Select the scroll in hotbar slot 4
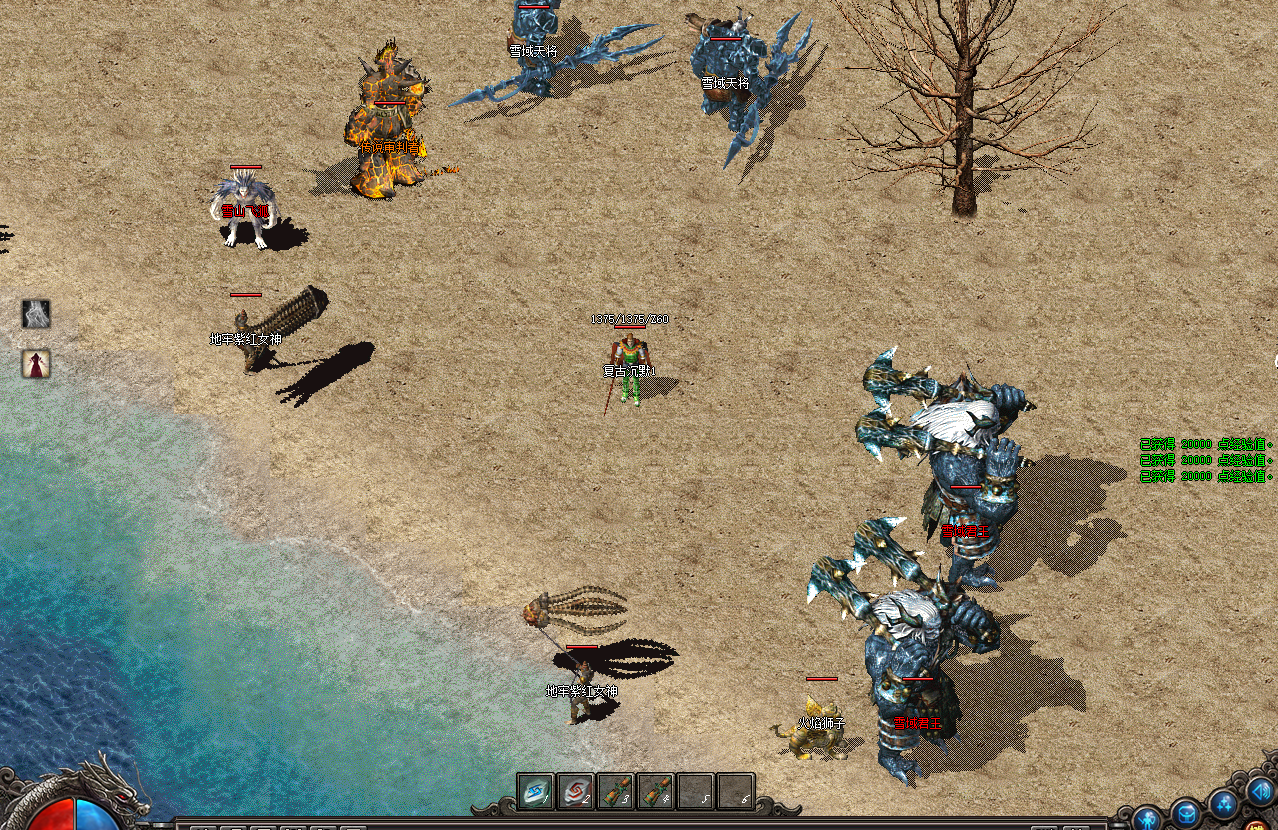 coord(655,791)
